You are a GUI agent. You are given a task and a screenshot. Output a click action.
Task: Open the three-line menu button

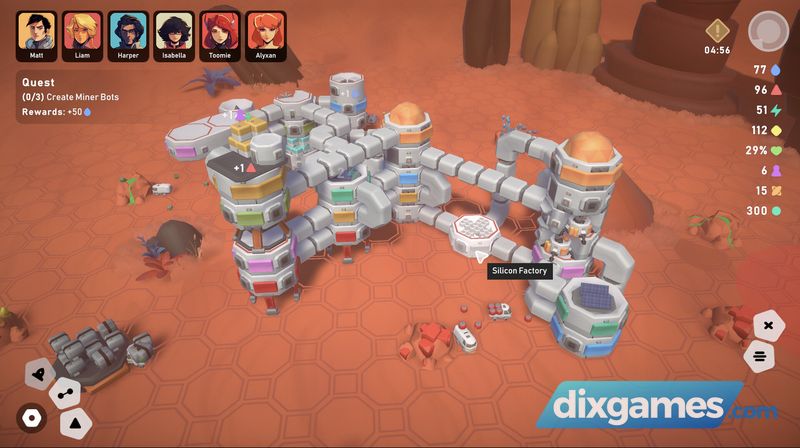click(x=760, y=355)
